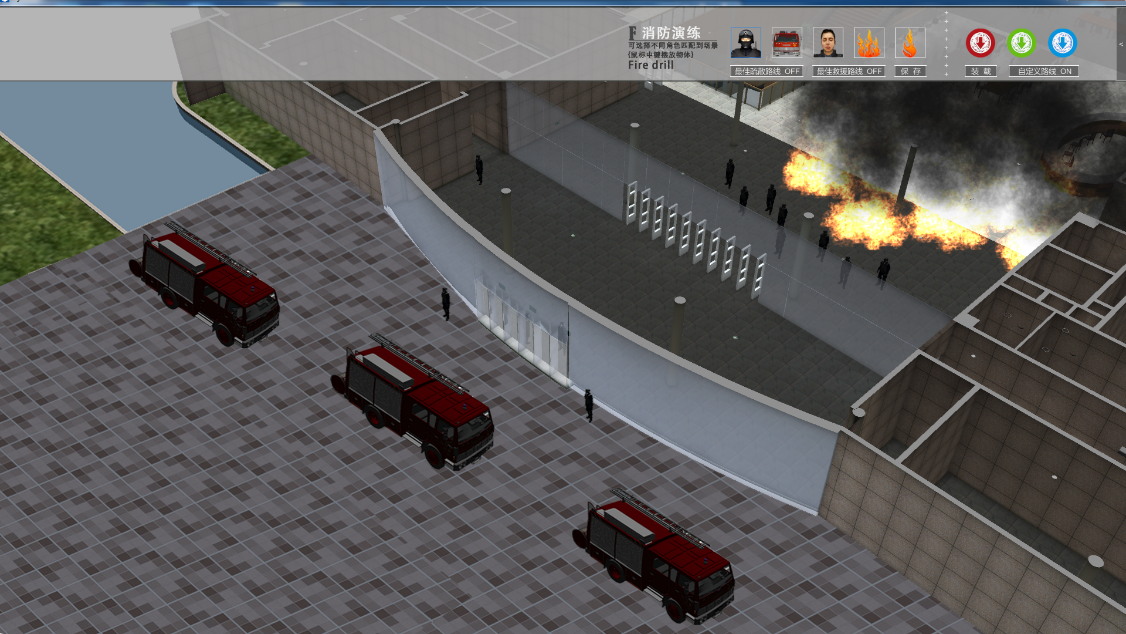Choose the fire truck icon

tap(787, 43)
